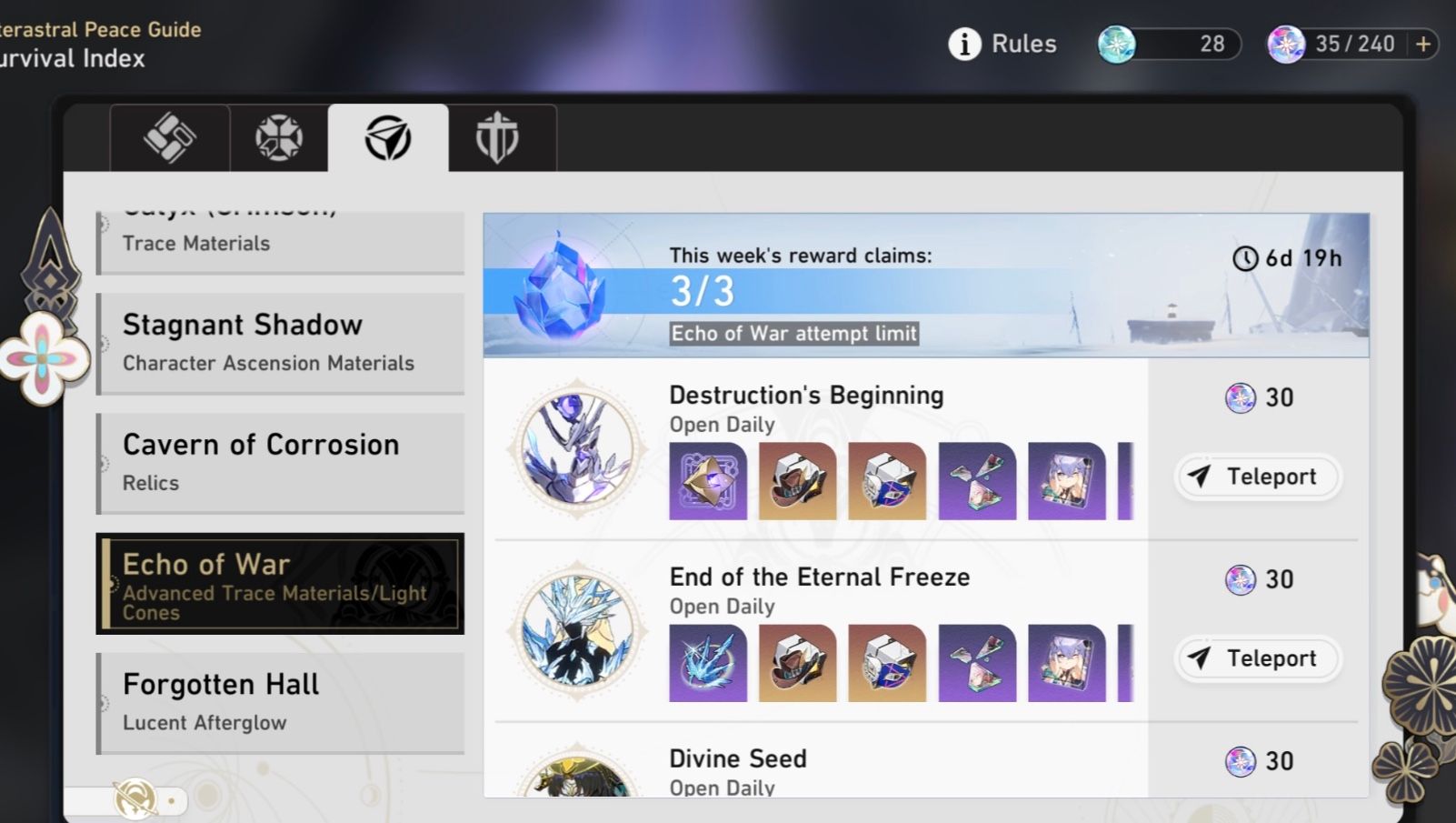Viewport: 1456px width, 823px height.
Task: Teleport to End of the Eternal Freeze
Action: tap(1258, 658)
